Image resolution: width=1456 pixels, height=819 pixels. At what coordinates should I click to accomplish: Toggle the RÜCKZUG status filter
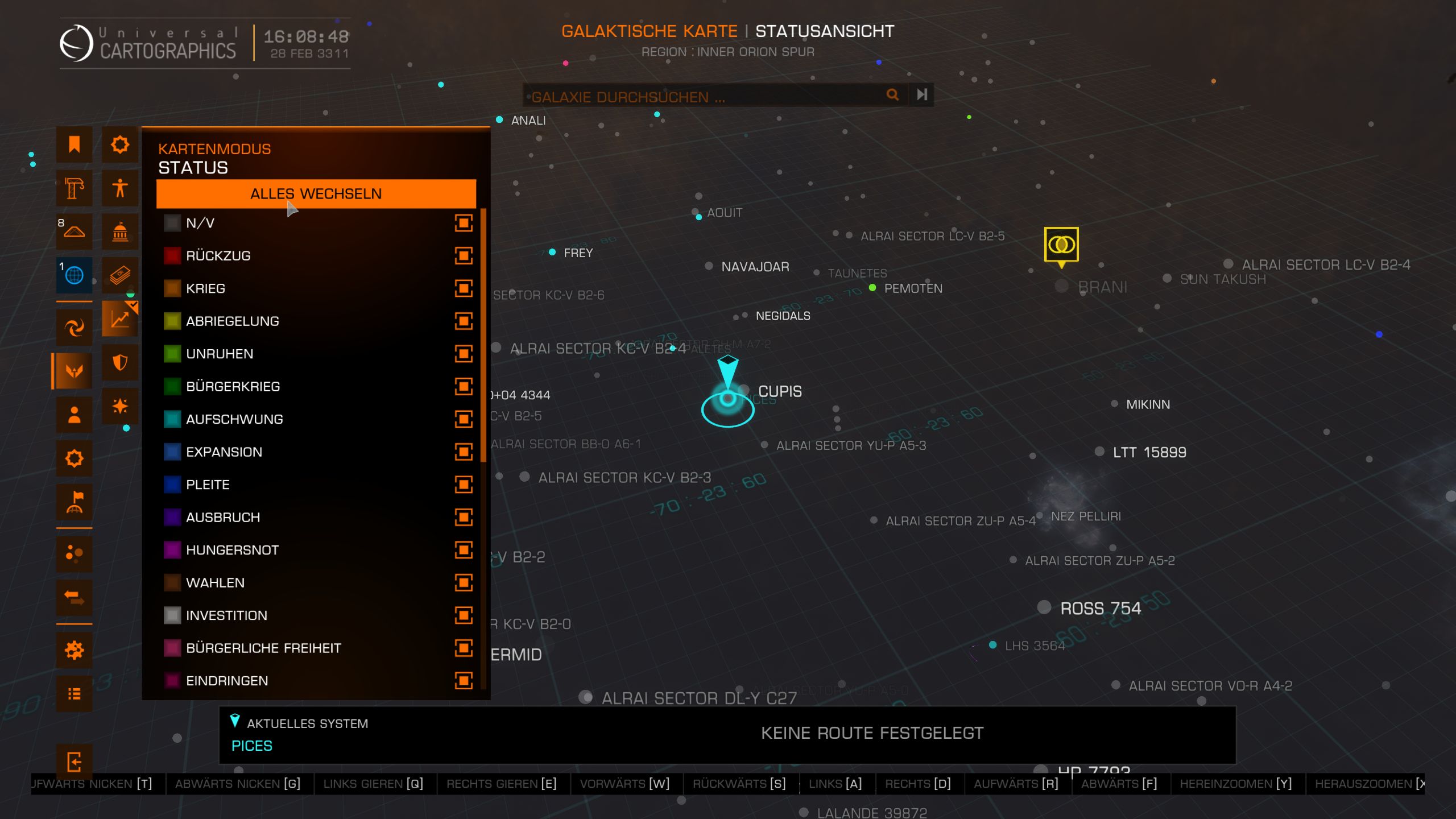(x=464, y=256)
